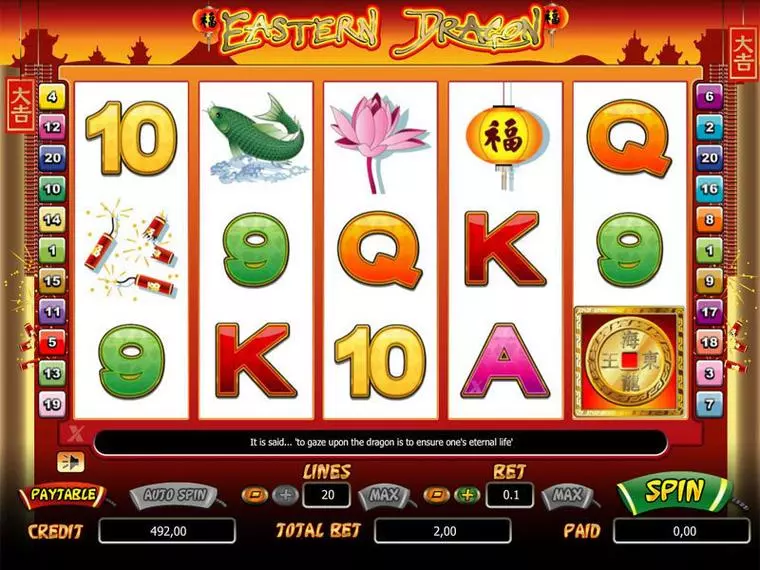Select payline marker 17
This screenshot has width=760, height=570.
[x=709, y=312]
